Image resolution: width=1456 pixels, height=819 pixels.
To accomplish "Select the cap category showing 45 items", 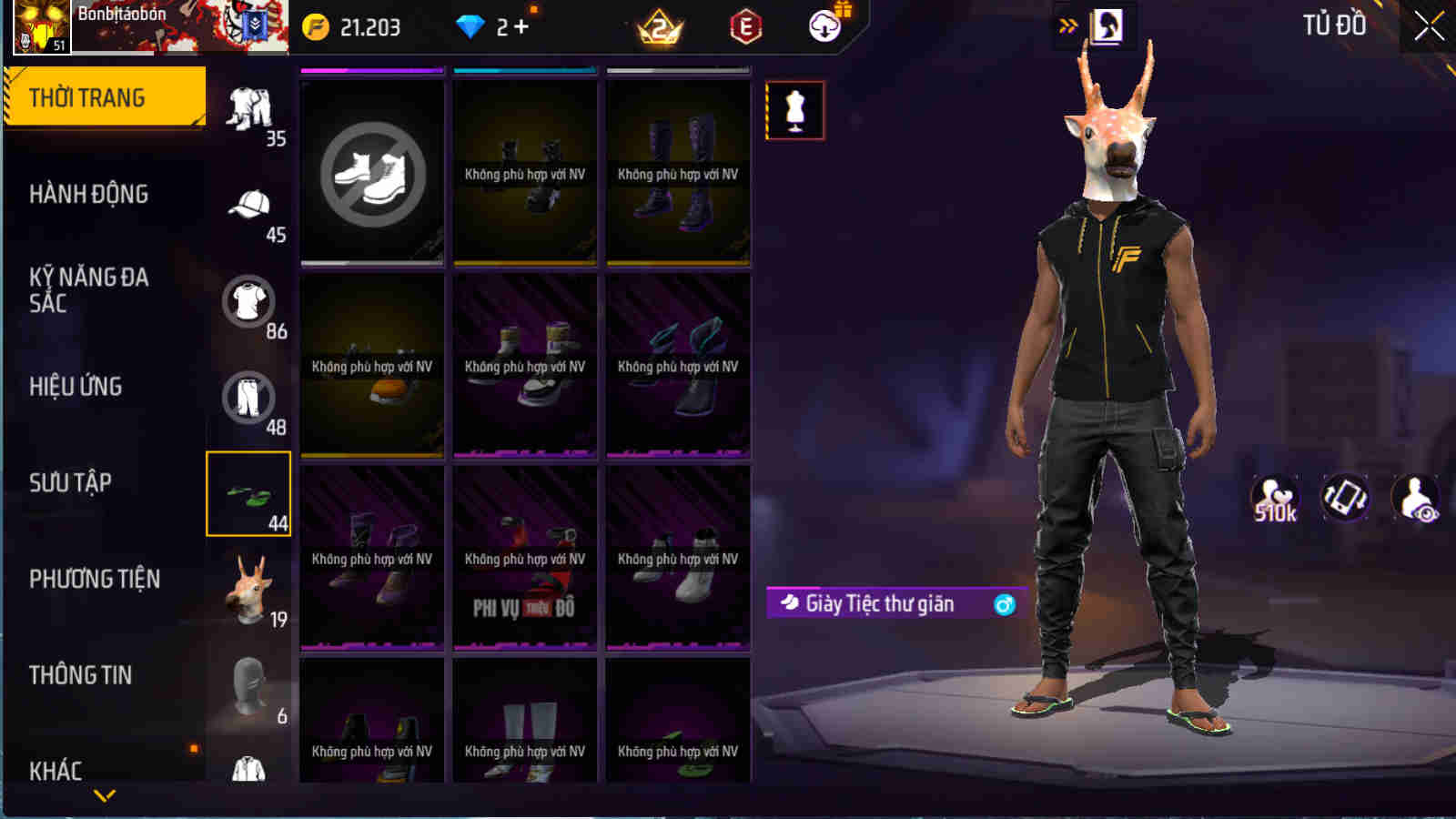I will coord(248,209).
